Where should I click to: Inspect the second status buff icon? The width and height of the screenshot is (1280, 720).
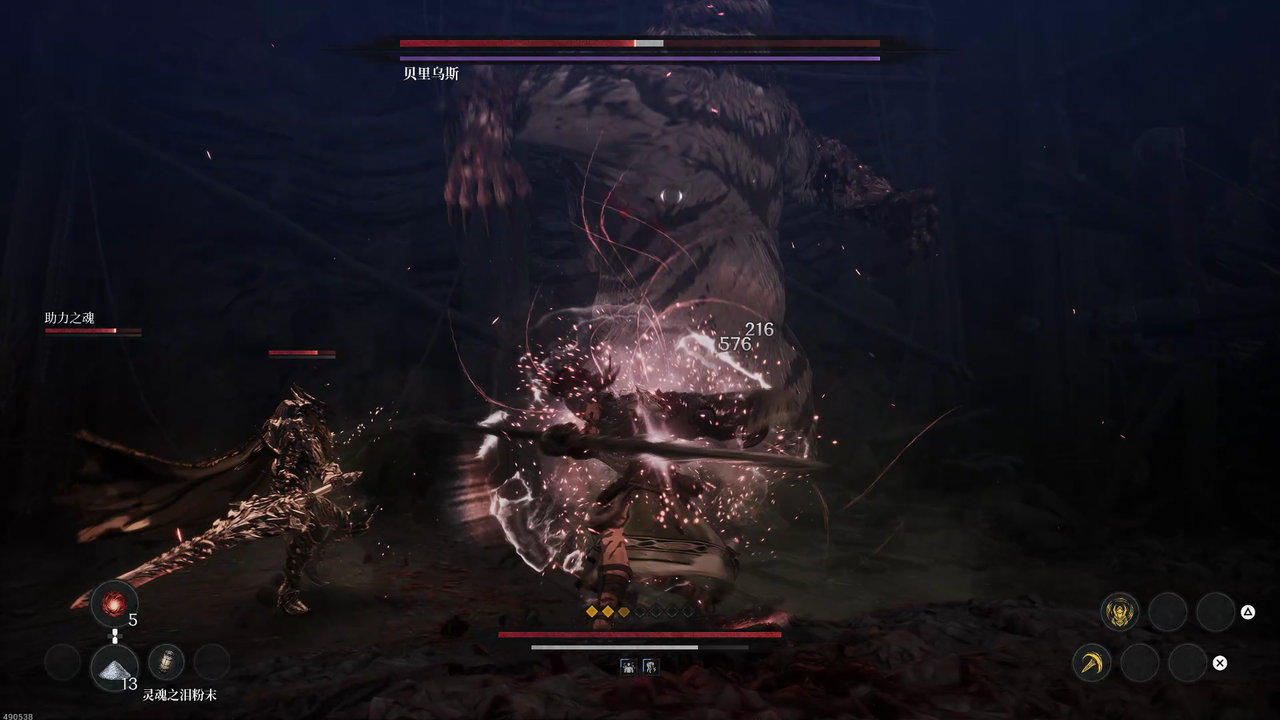click(x=650, y=665)
